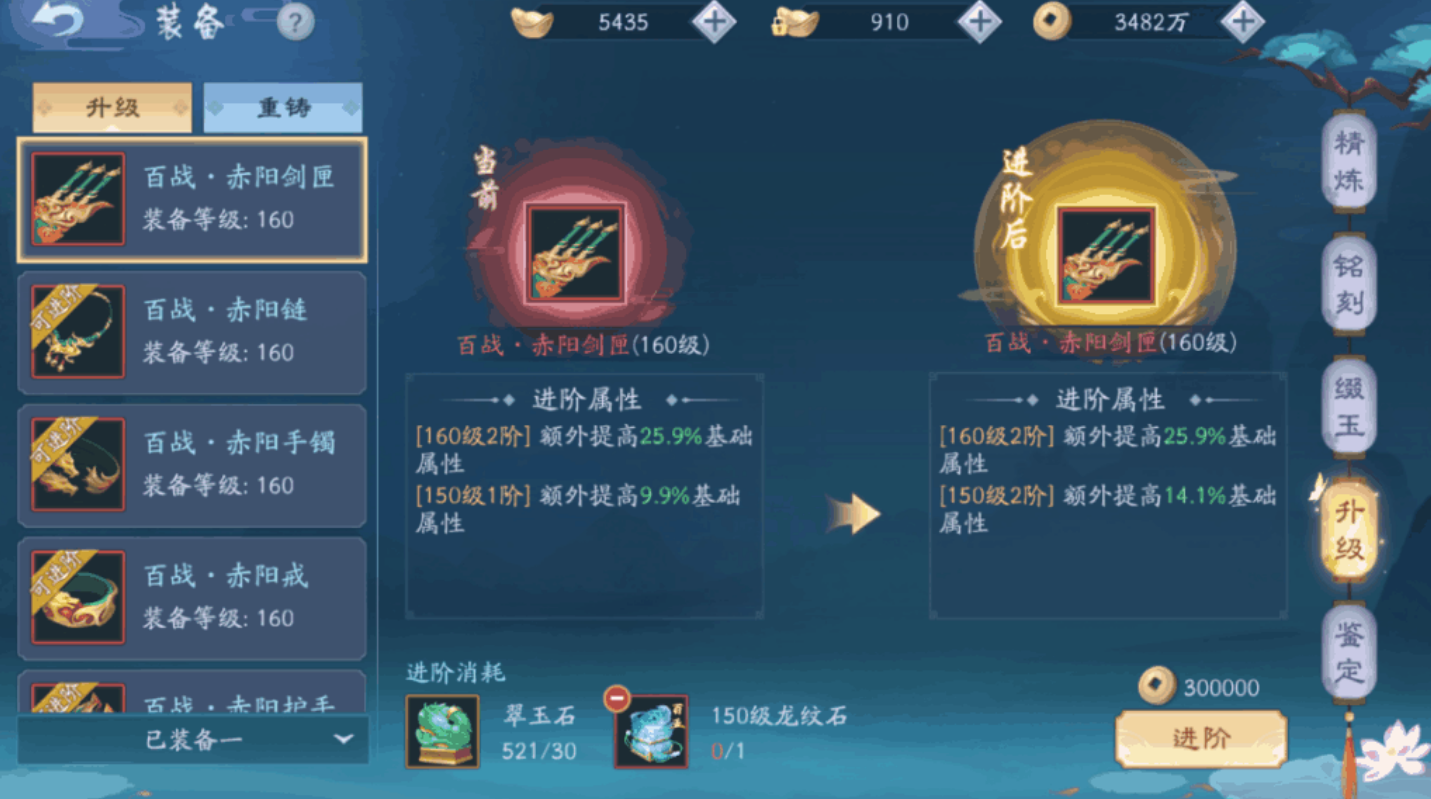This screenshot has height=799, width=1431.
Task: Select the 百战·赤阳戒 equipment entry
Action: coord(190,597)
